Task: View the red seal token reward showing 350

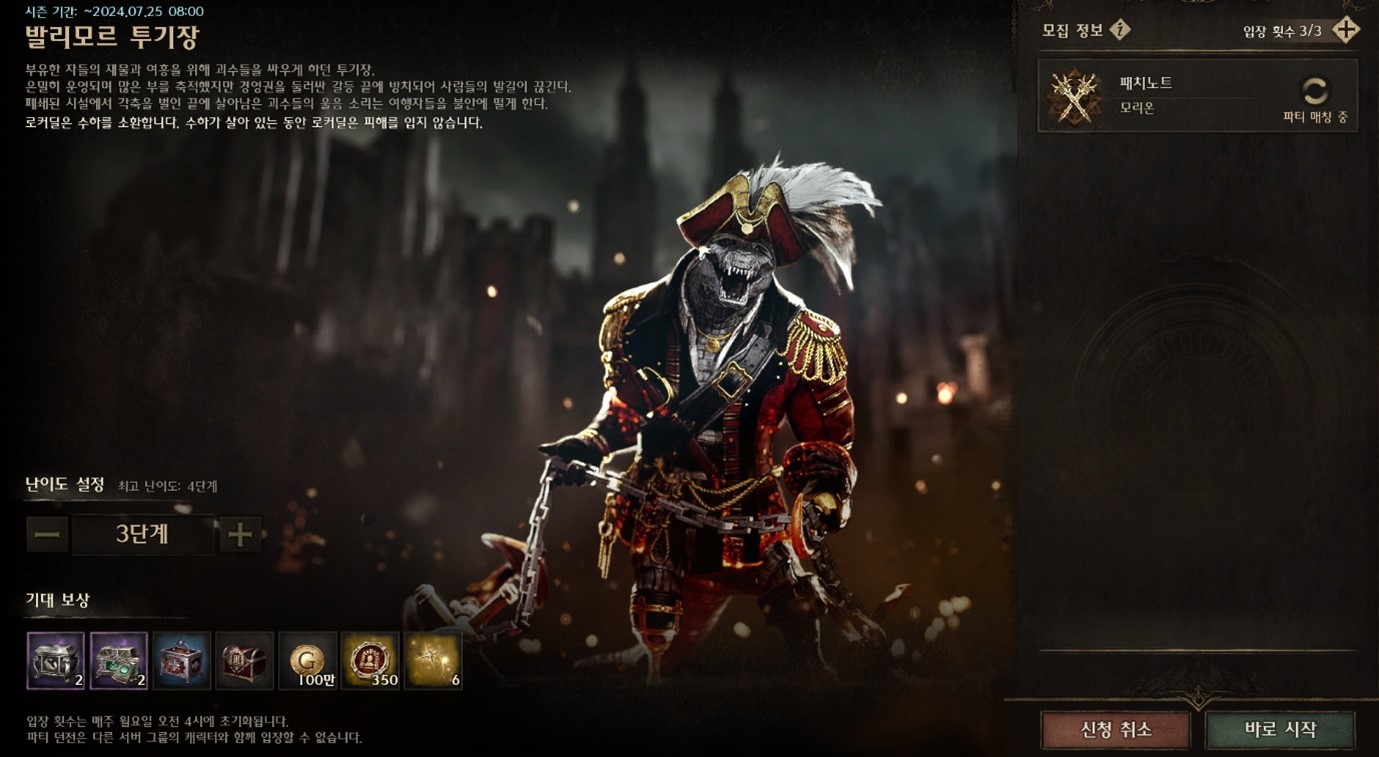Action: pos(370,660)
